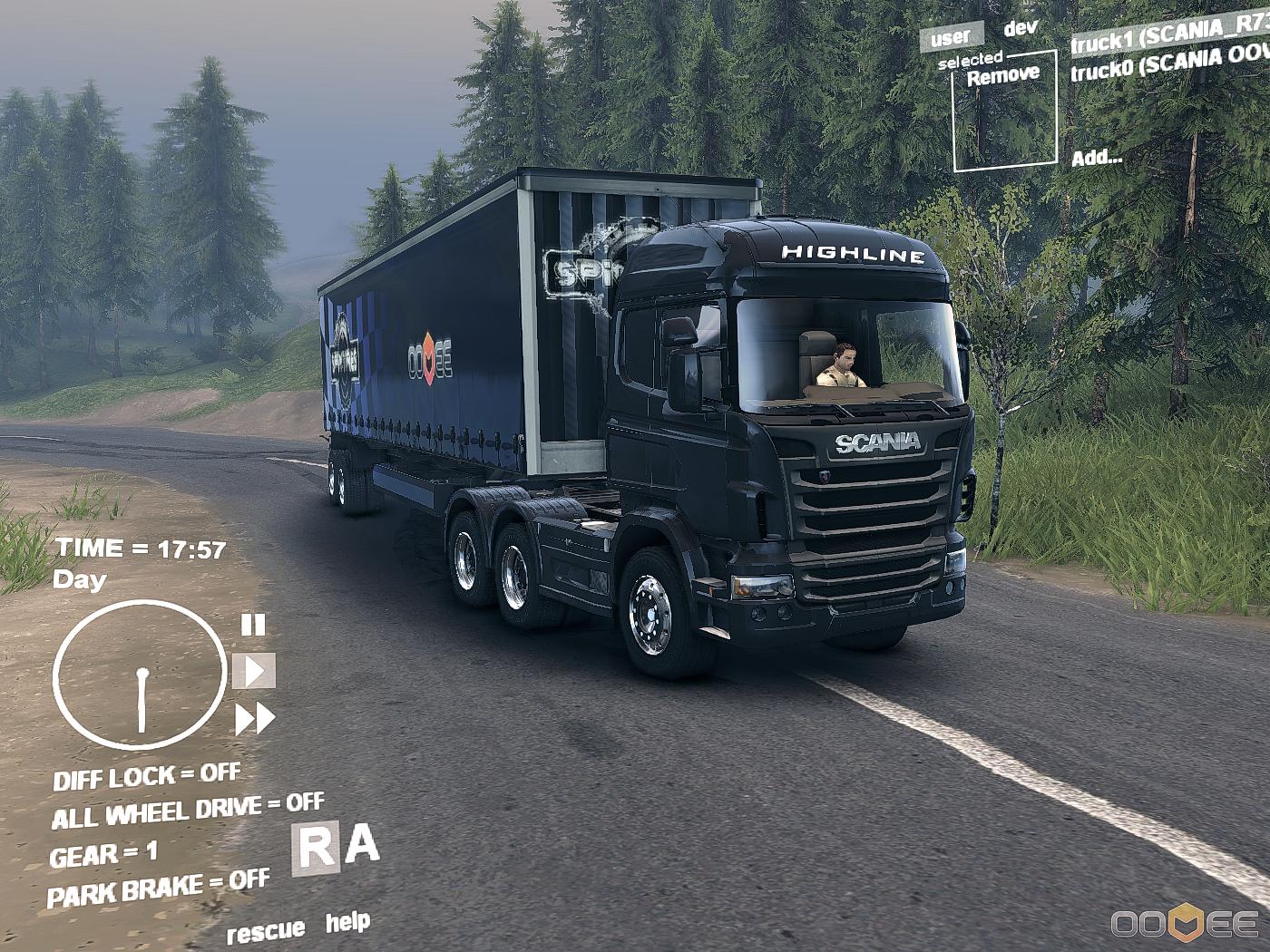The image size is (1270, 952).
Task: Toggle the DIFF LOCK setting
Action: click(147, 777)
